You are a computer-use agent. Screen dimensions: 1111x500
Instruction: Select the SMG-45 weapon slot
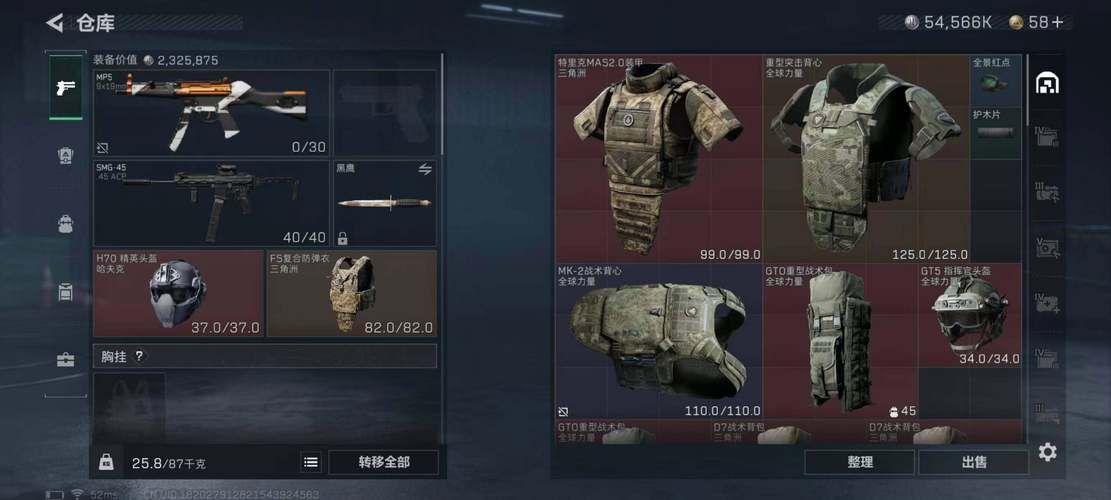tap(211, 203)
